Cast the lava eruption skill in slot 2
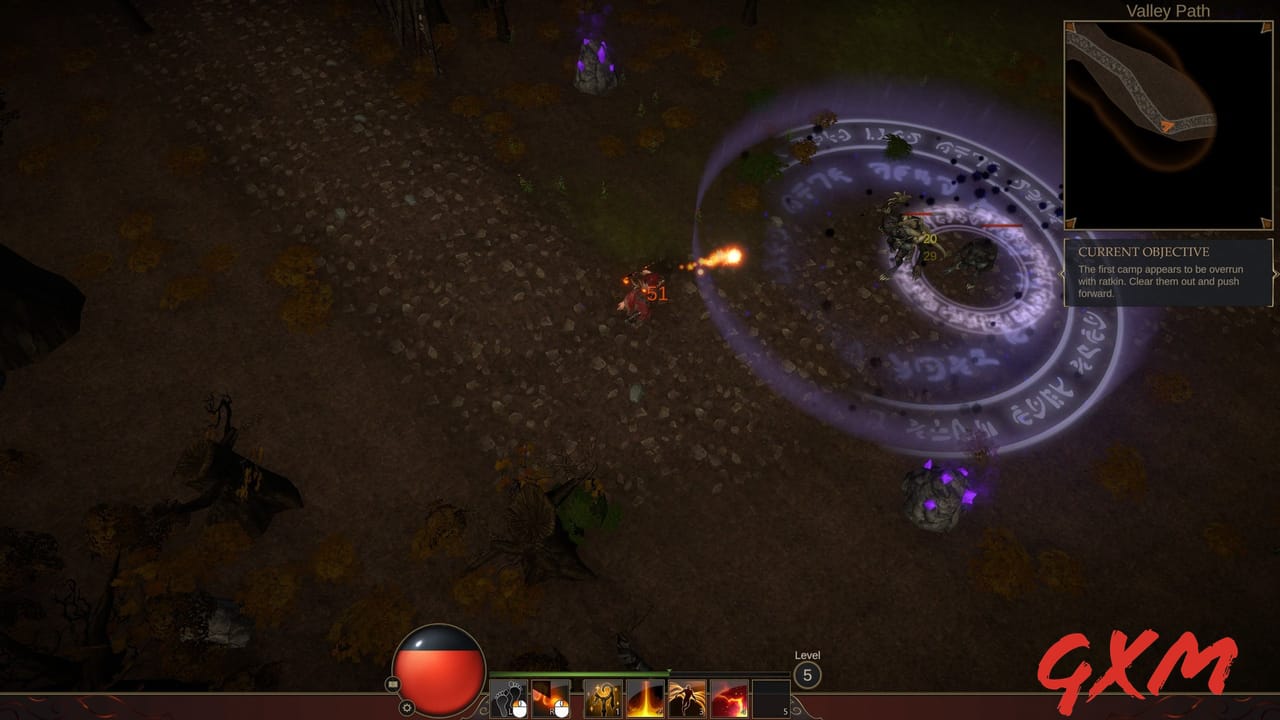The height and width of the screenshot is (720, 1280). point(645,699)
